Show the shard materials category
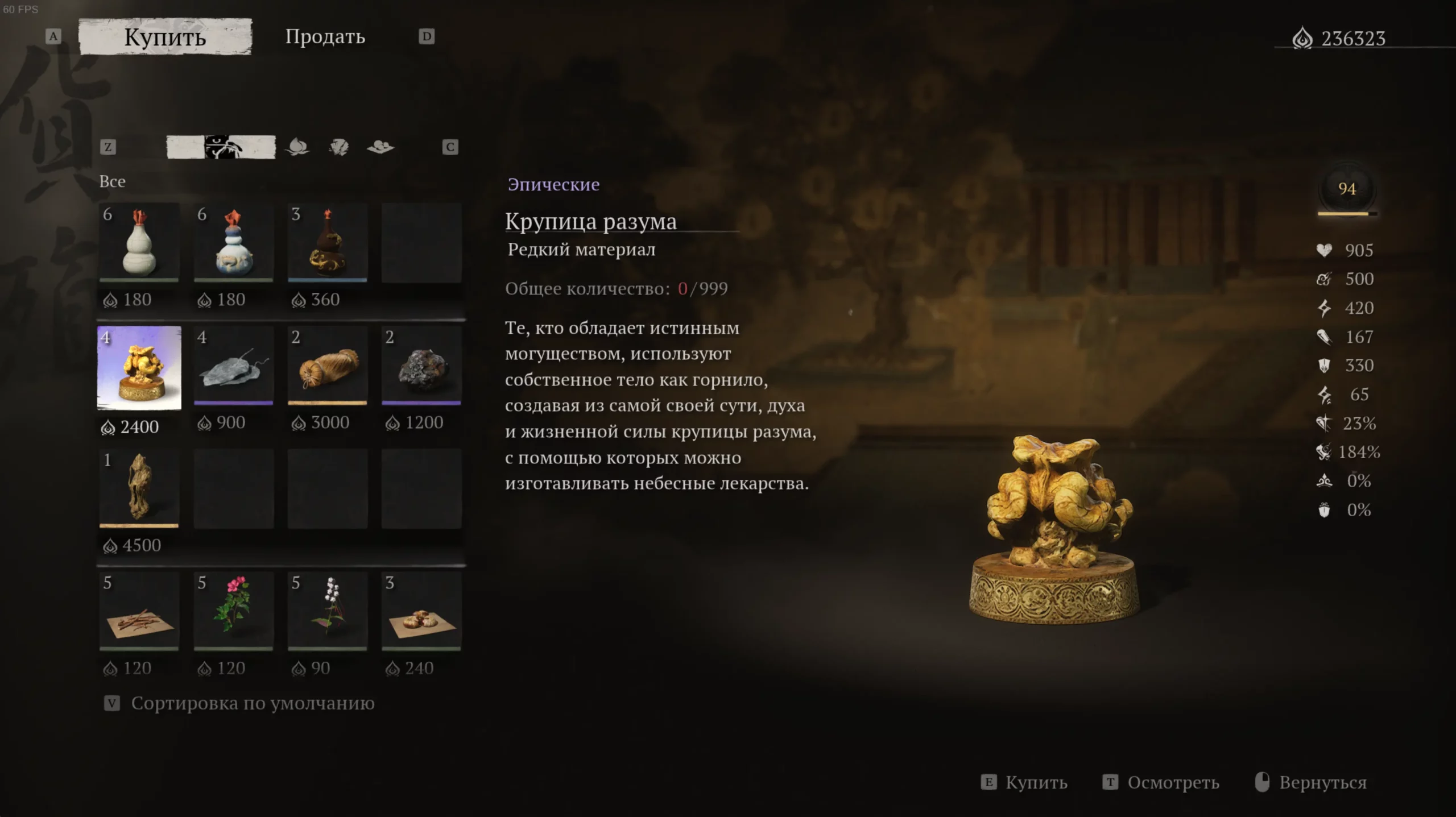The height and width of the screenshot is (817, 1456). pos(339,147)
